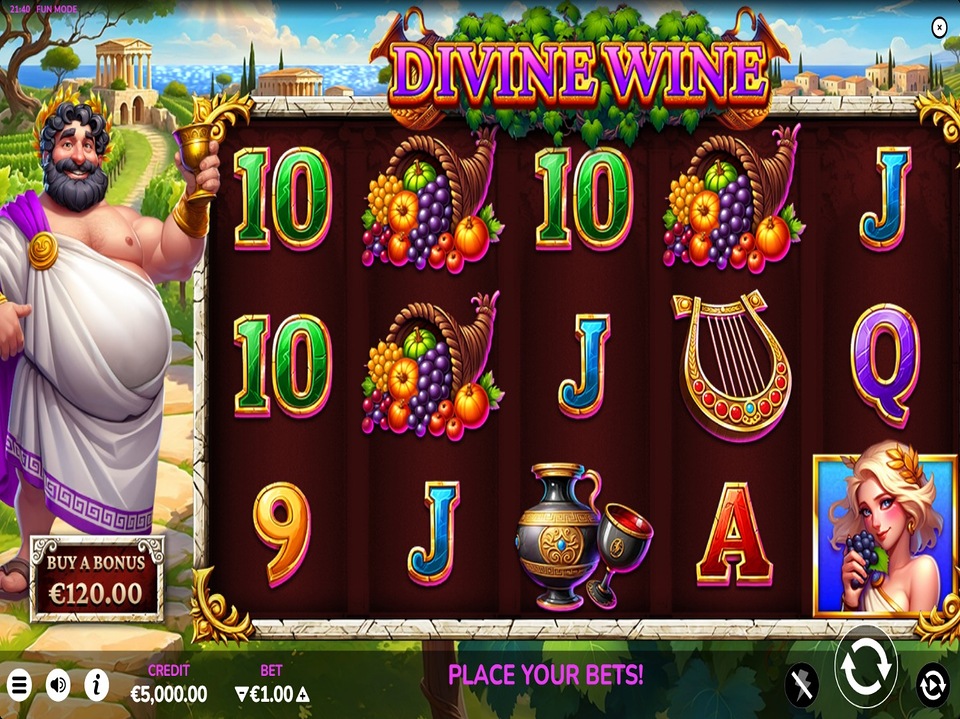Decrease the bet amount
The image size is (960, 719).
click(241, 694)
